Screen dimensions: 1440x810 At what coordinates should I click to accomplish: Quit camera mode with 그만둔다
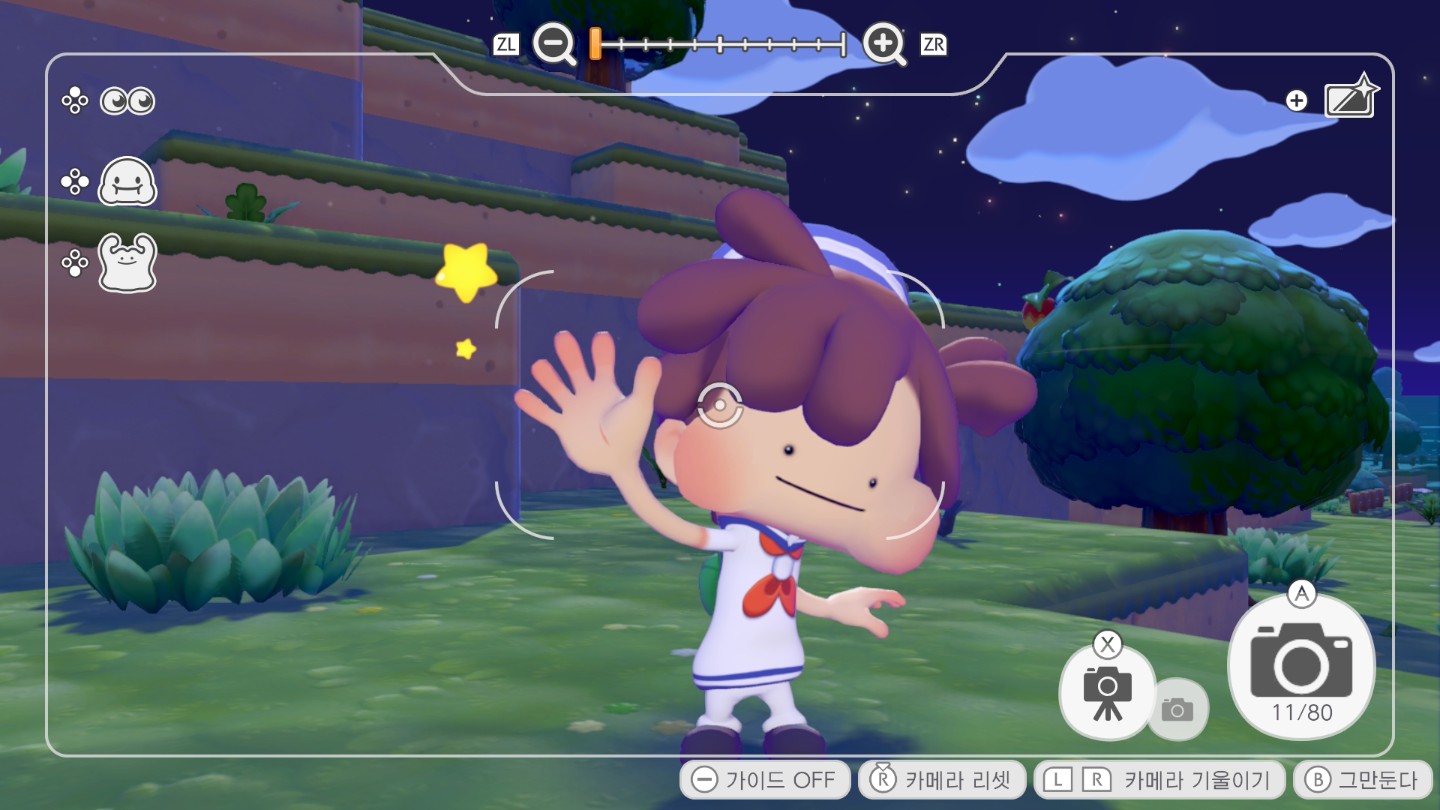click(x=1363, y=780)
